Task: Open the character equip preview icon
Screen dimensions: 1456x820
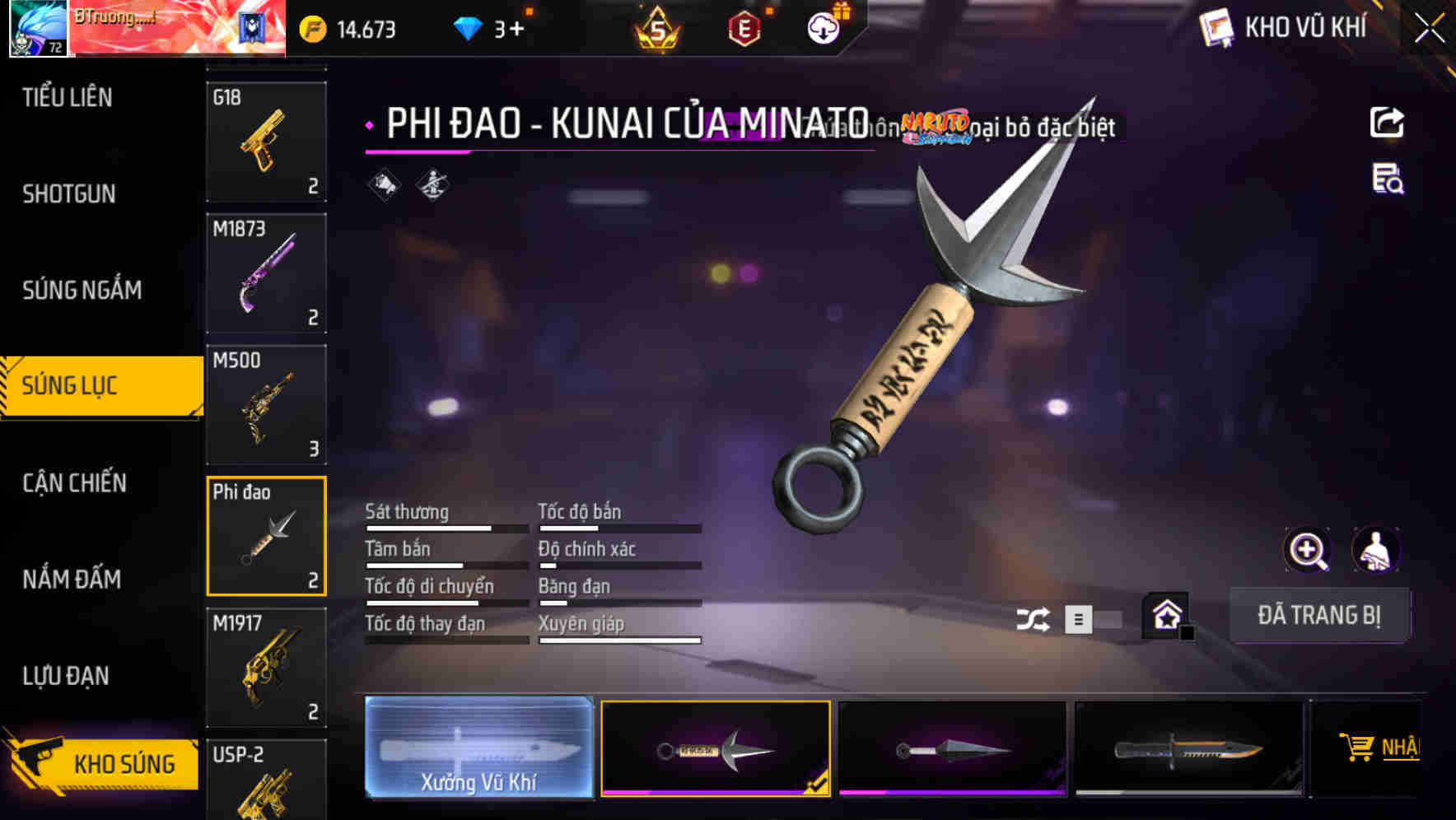Action: pyautogui.click(x=1377, y=550)
